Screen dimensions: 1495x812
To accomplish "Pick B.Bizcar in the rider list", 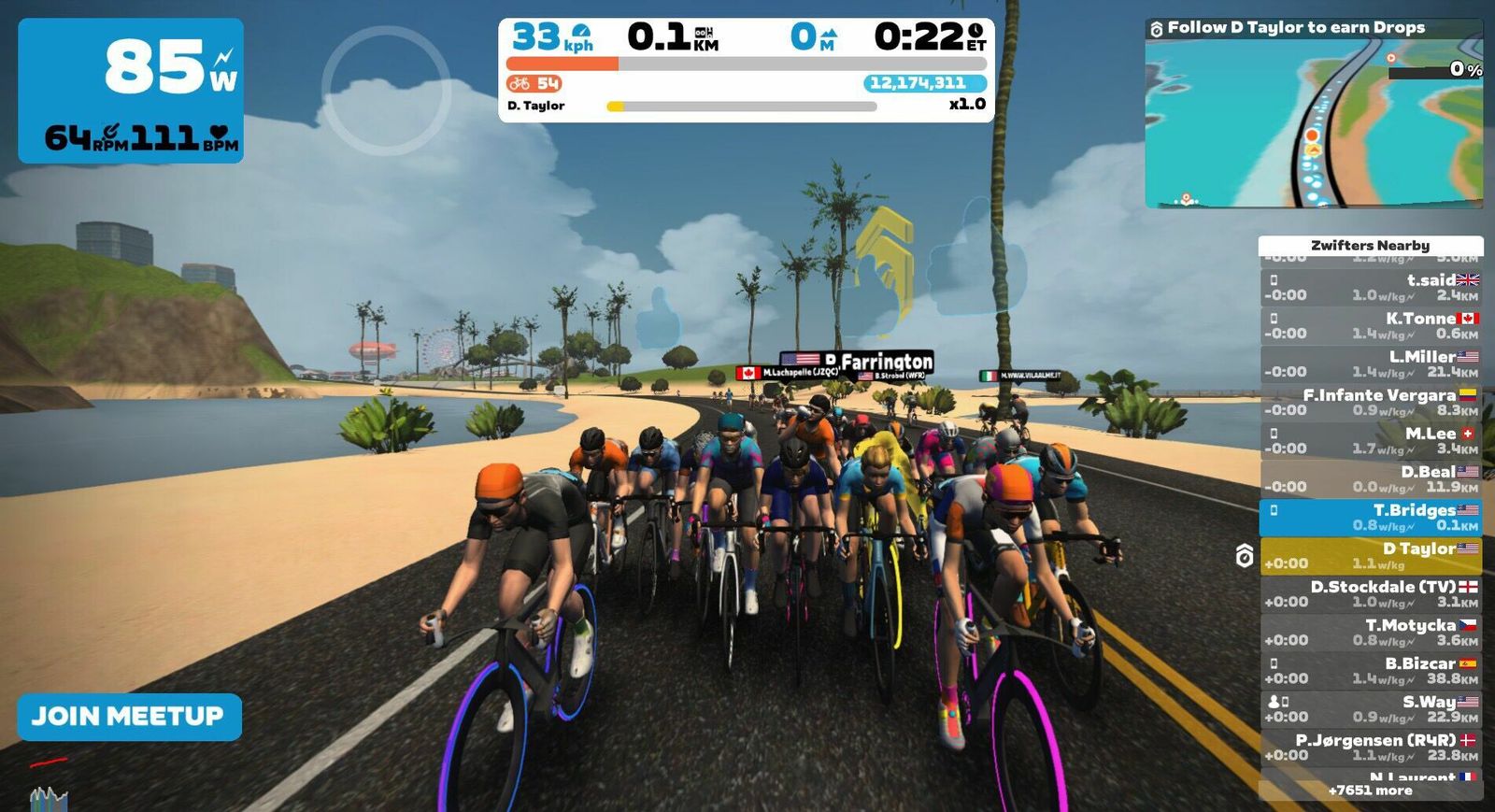I will click(x=1371, y=671).
